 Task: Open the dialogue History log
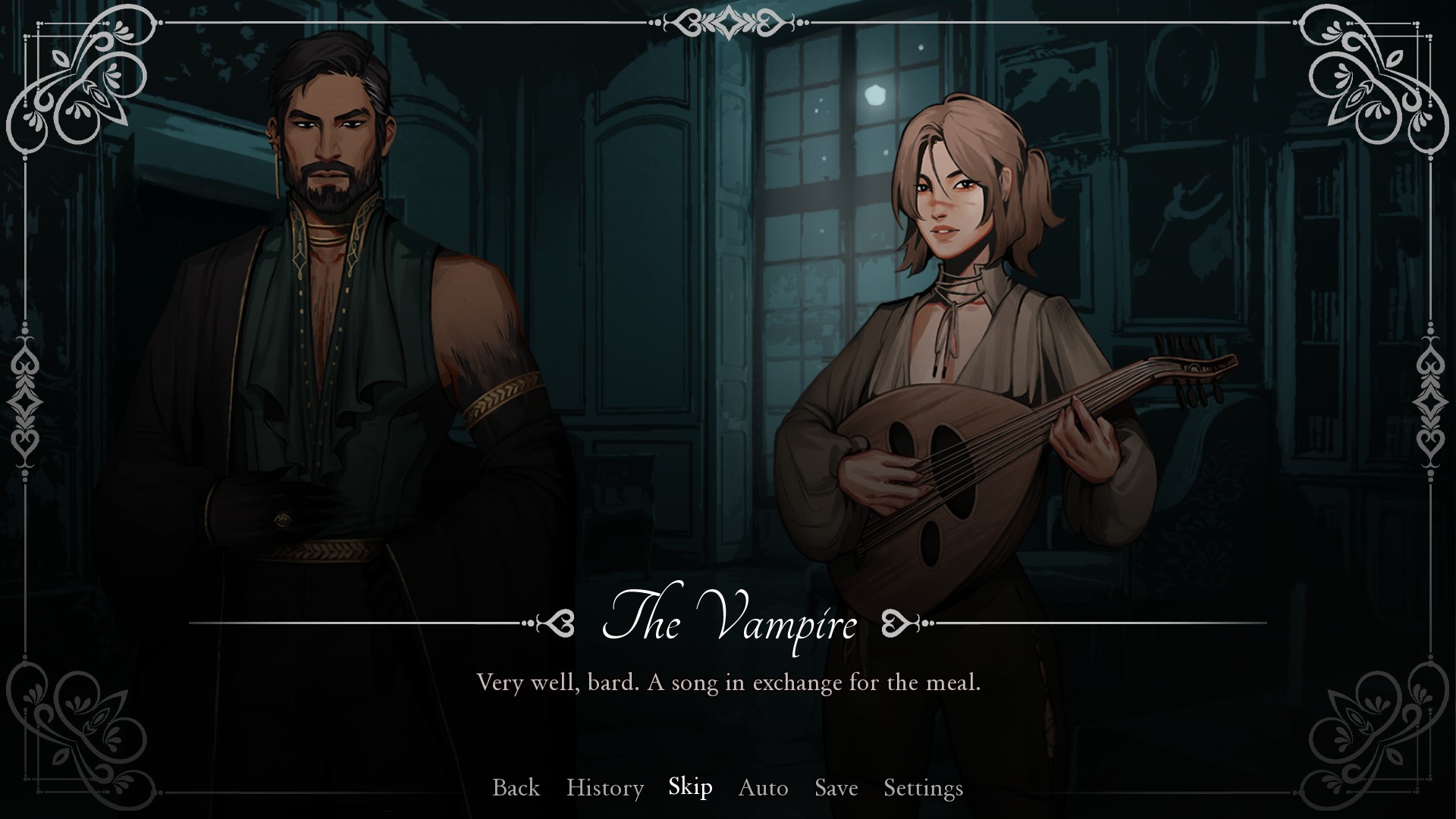pos(604,788)
